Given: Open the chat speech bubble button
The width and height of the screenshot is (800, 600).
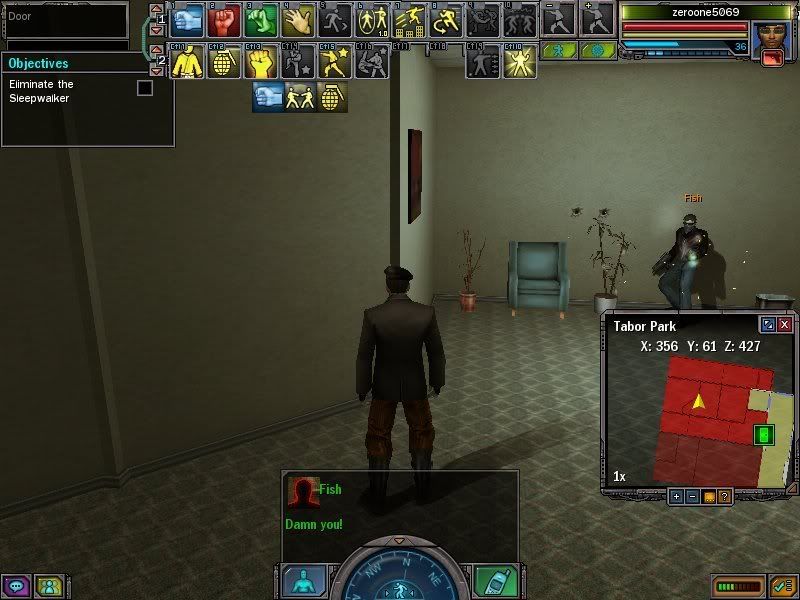Looking at the screenshot, I should pos(15,586).
